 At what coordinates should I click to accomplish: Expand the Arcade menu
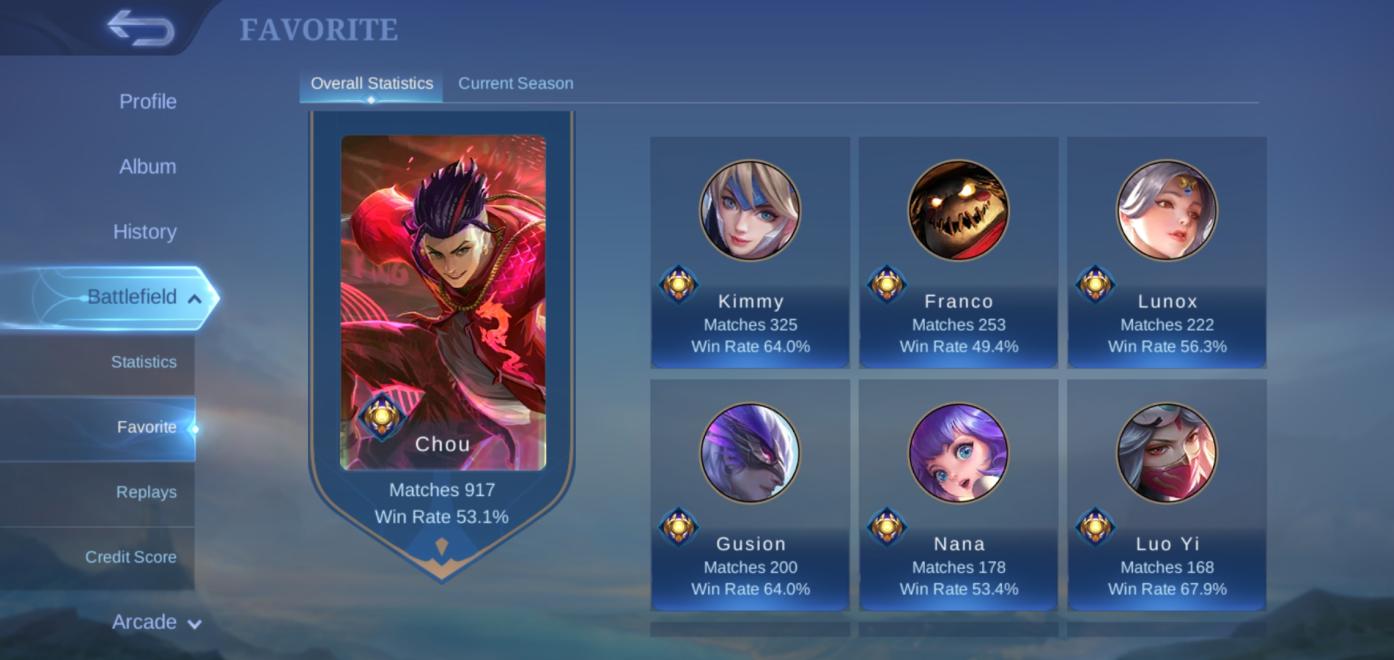(156, 622)
